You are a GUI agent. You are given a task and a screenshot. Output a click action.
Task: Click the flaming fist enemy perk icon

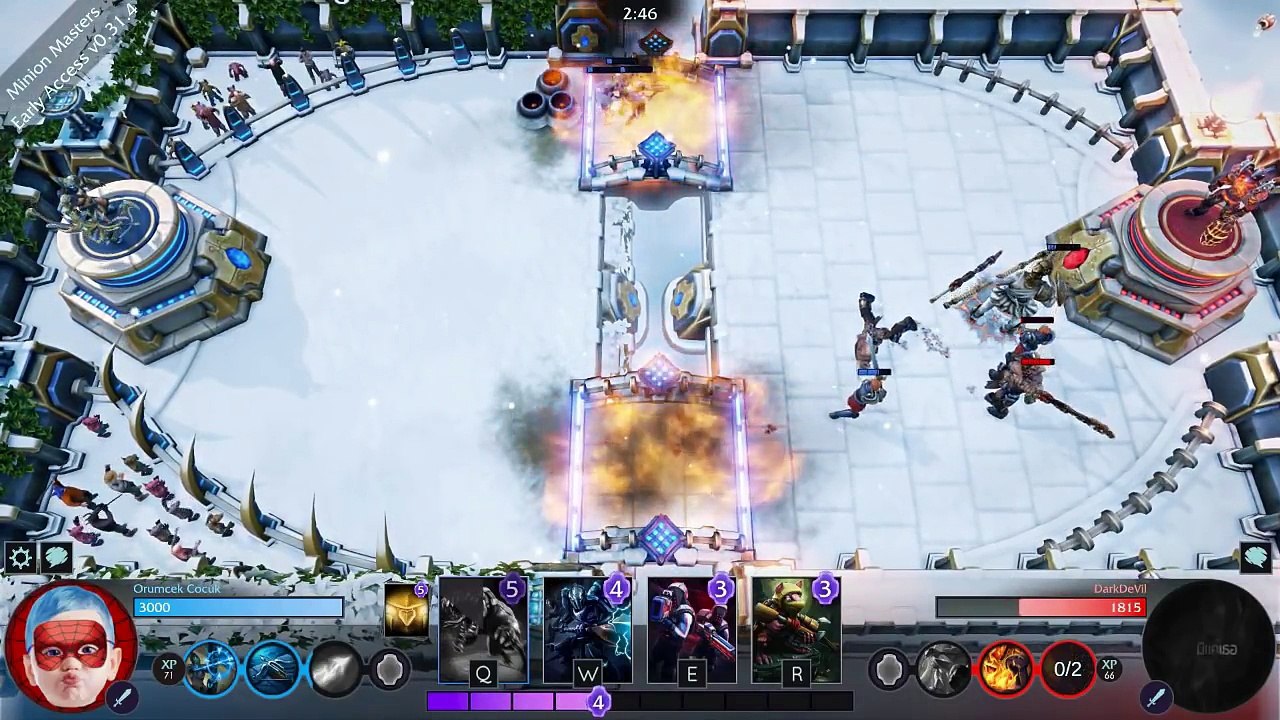1005,668
